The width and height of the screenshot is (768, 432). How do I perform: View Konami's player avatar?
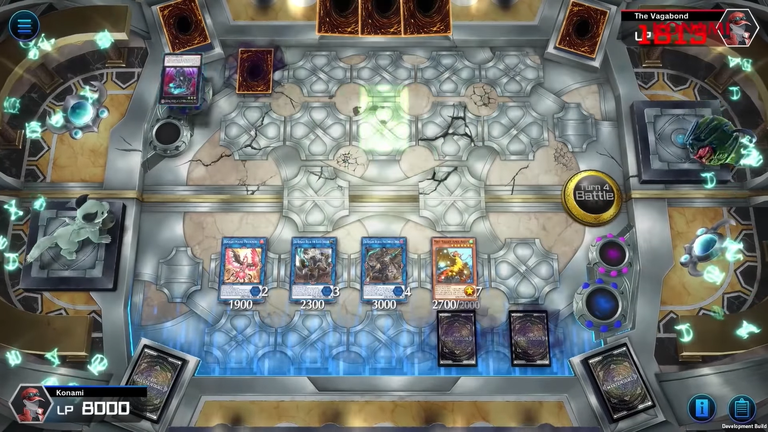point(31,405)
